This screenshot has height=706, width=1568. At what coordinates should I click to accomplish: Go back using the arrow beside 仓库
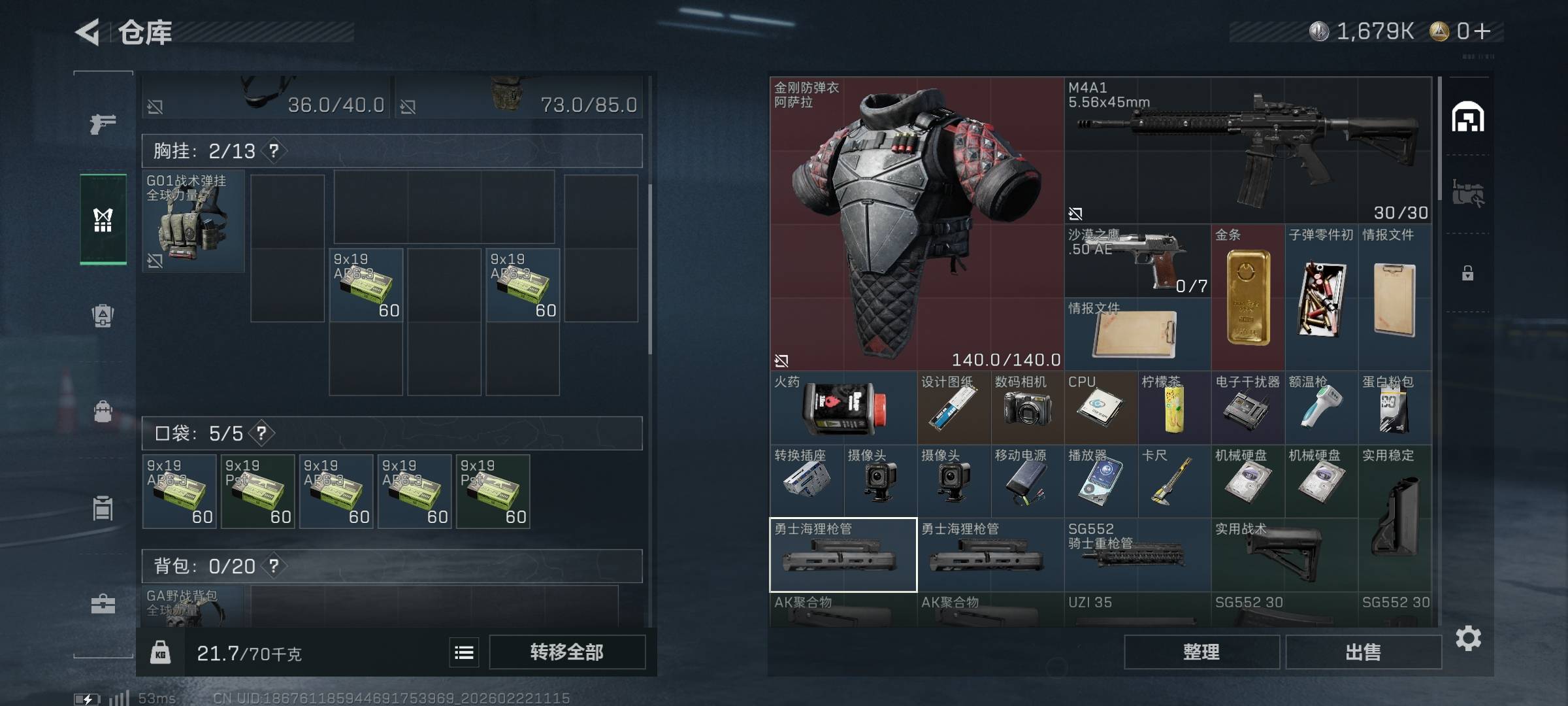click(88, 32)
